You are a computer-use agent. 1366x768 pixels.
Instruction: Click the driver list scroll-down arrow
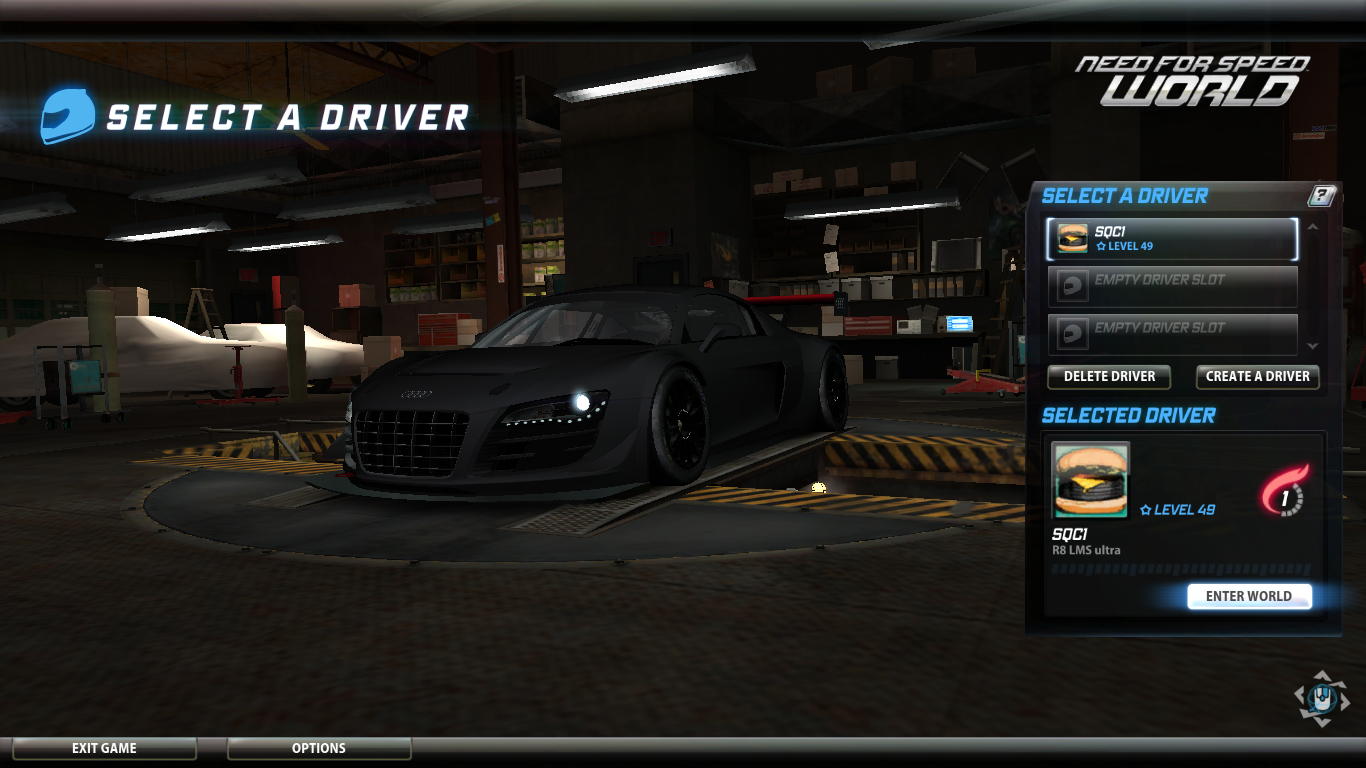pyautogui.click(x=1313, y=345)
